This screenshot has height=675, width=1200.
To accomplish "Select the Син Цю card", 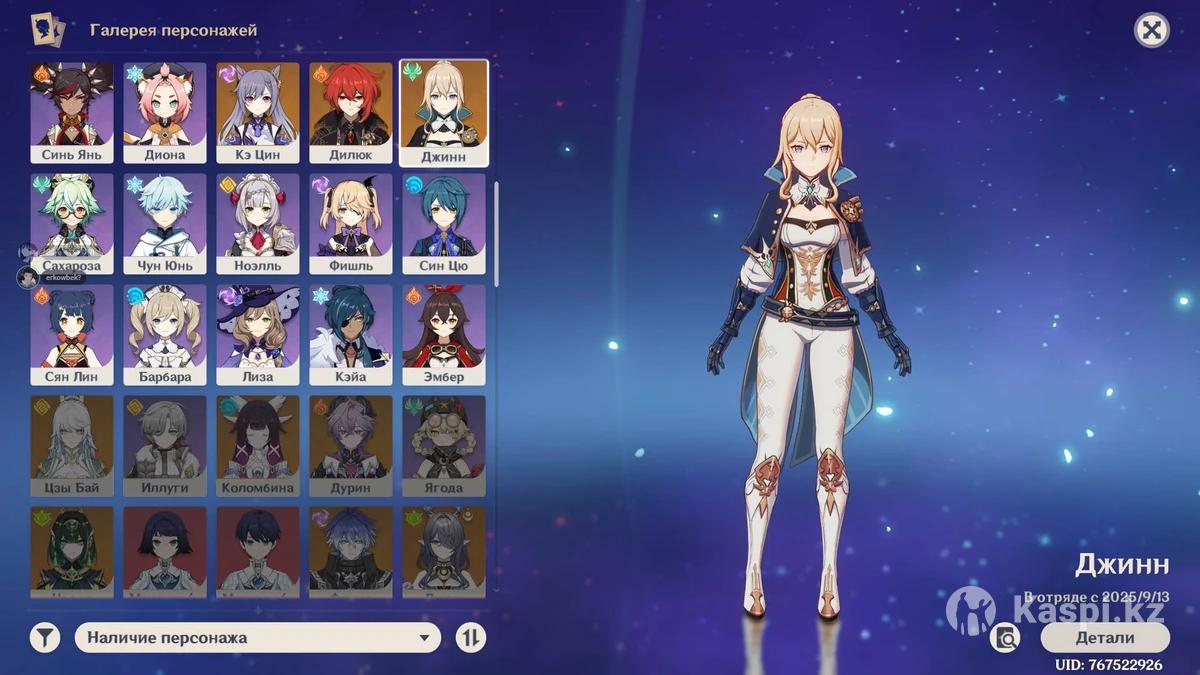I will click(x=444, y=224).
